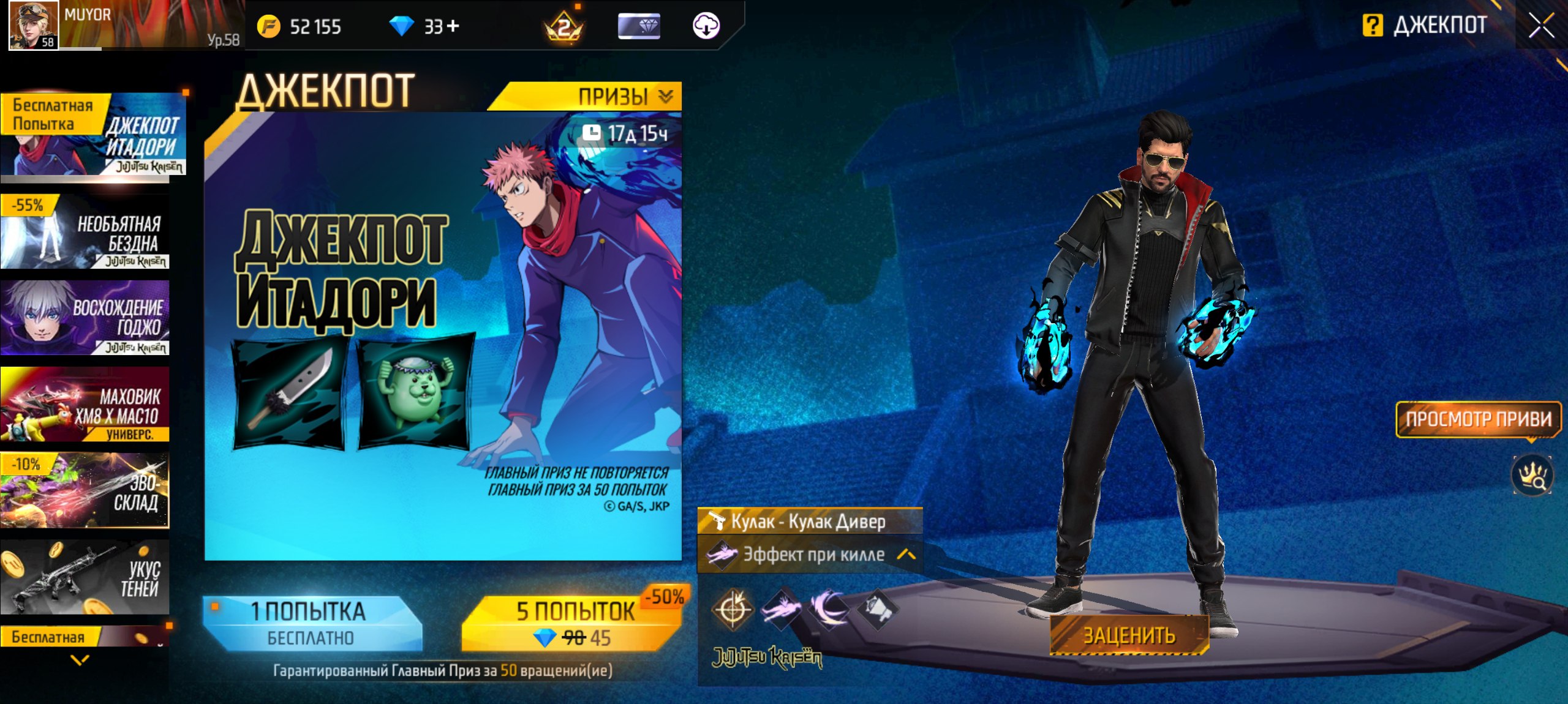Open the MUYOR player profile avatar
Screen dimensions: 1568x704
coord(34,25)
